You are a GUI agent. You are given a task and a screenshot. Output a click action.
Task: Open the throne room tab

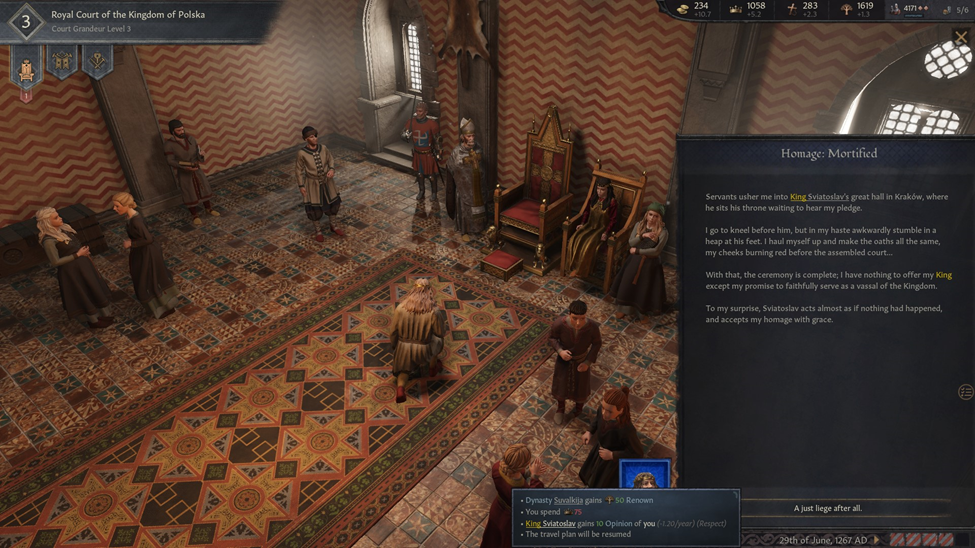[x=27, y=67]
